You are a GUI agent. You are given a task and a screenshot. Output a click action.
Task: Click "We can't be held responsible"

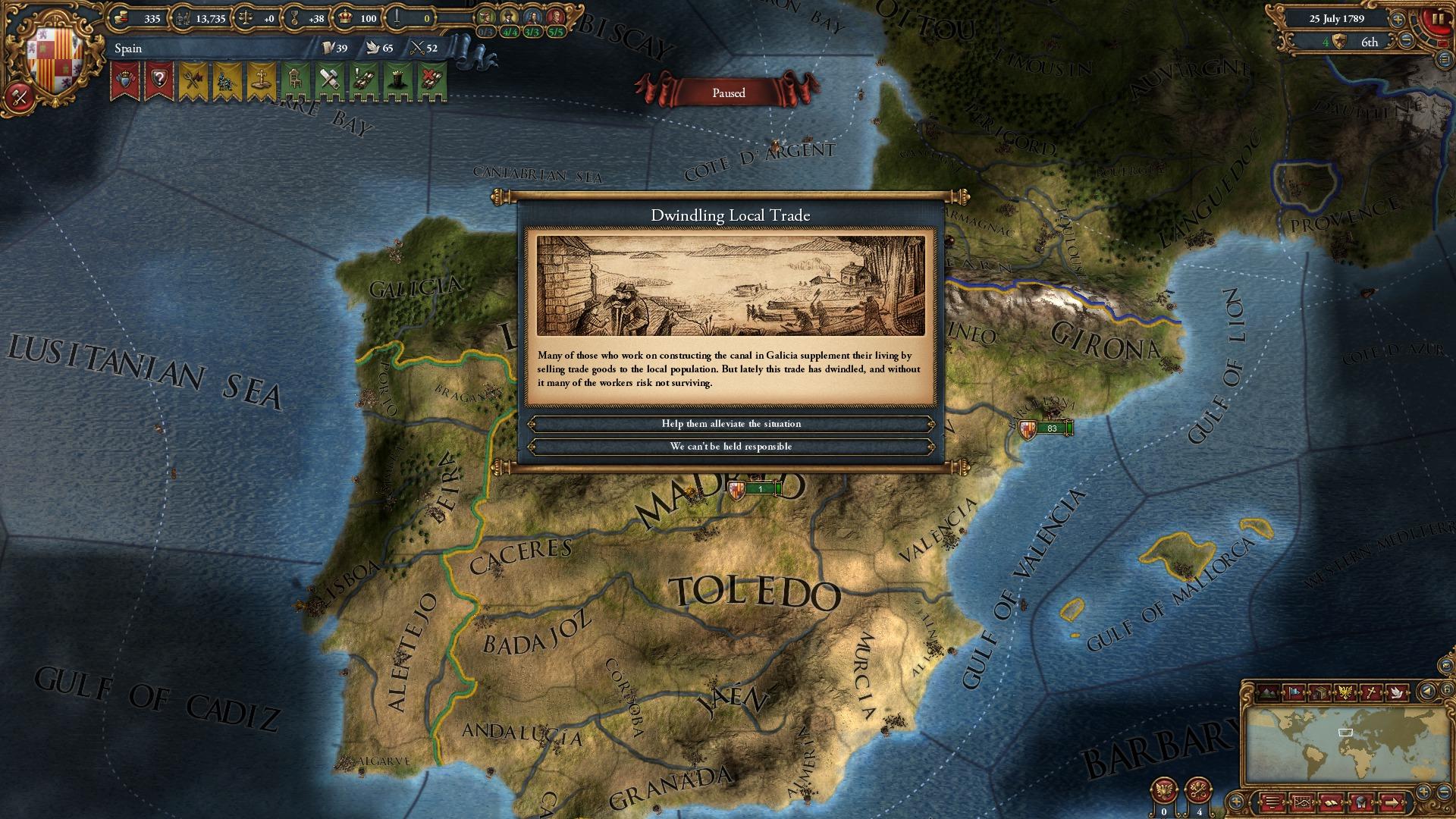732,447
